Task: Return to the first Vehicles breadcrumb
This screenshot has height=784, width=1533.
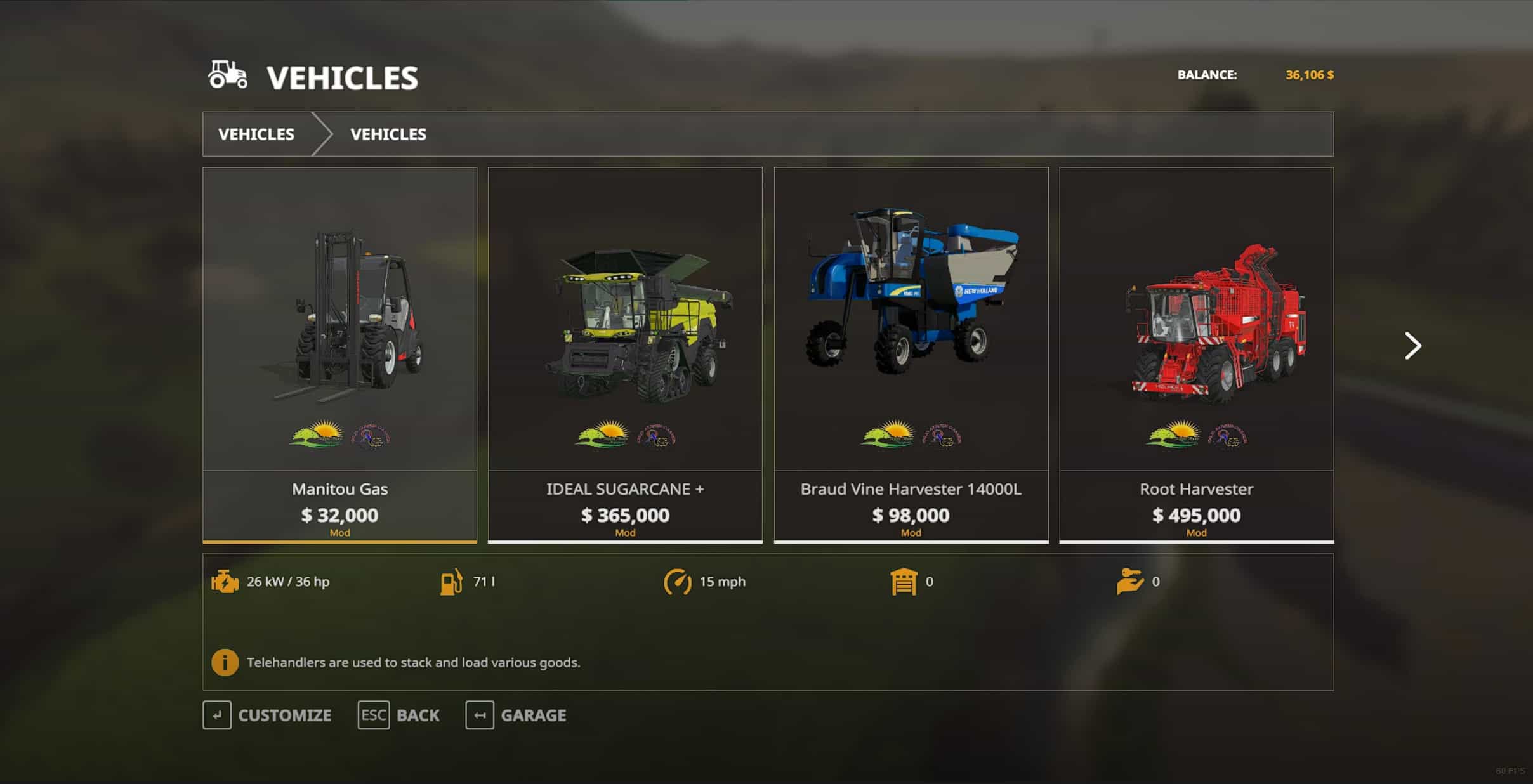Action: pos(256,134)
